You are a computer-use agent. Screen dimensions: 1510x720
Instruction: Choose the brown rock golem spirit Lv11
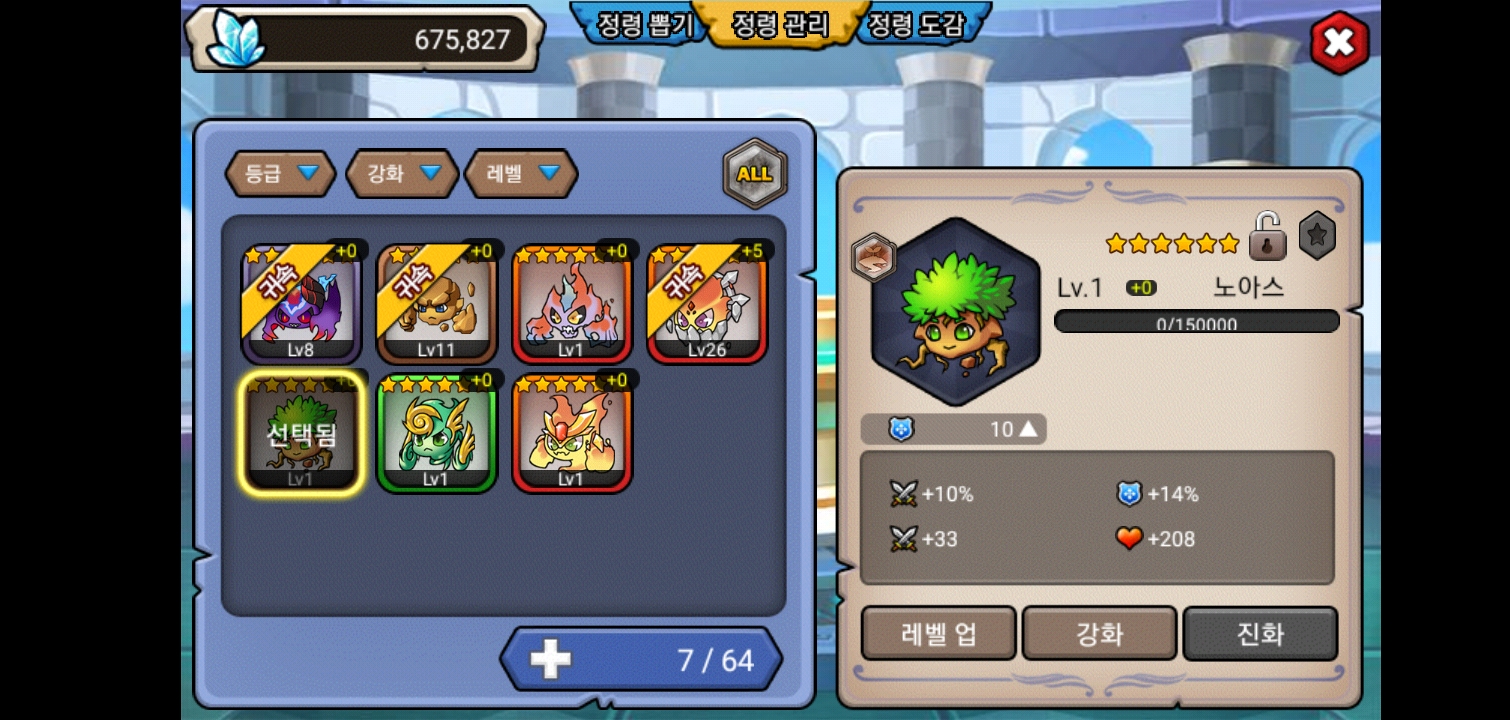pyautogui.click(x=436, y=304)
